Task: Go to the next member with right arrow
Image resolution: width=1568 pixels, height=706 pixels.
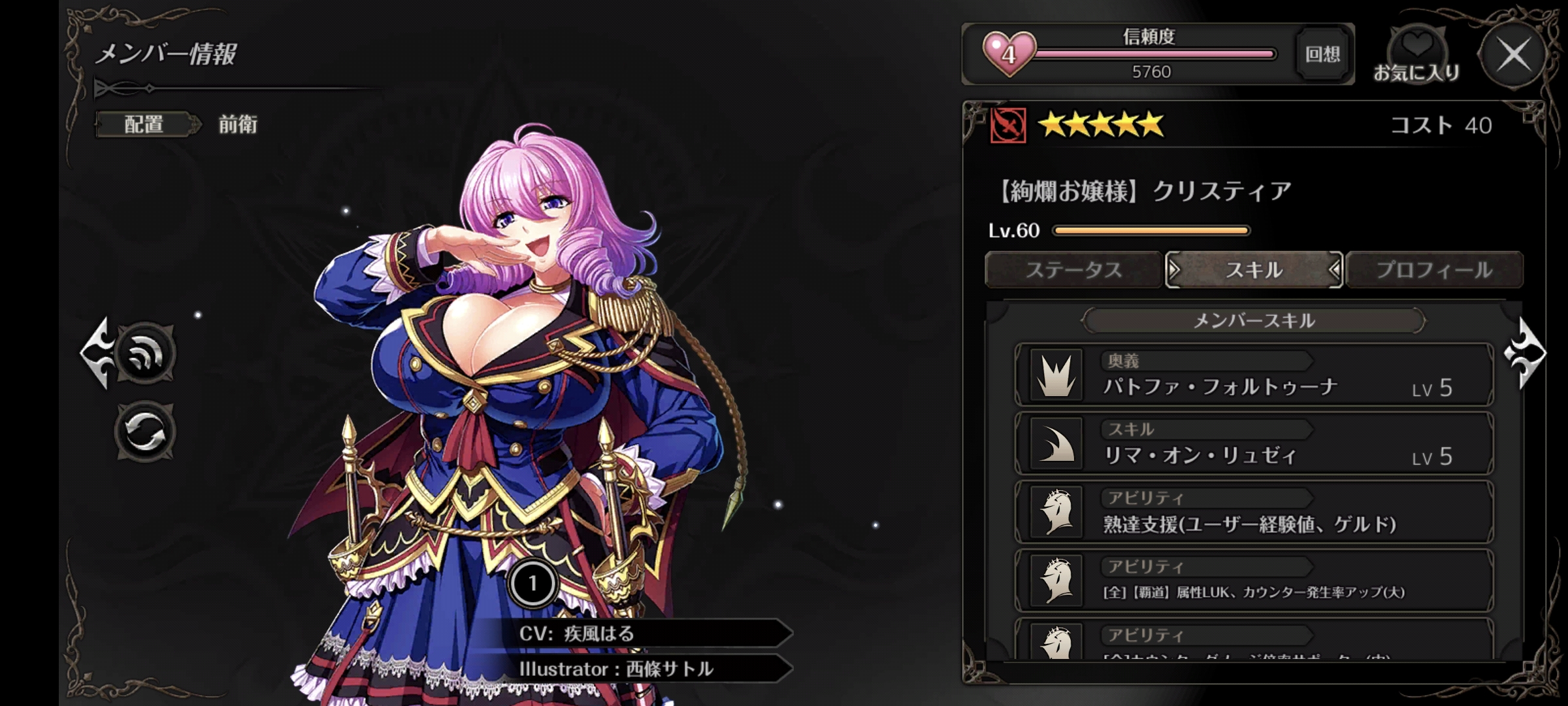Action: coord(1527,353)
